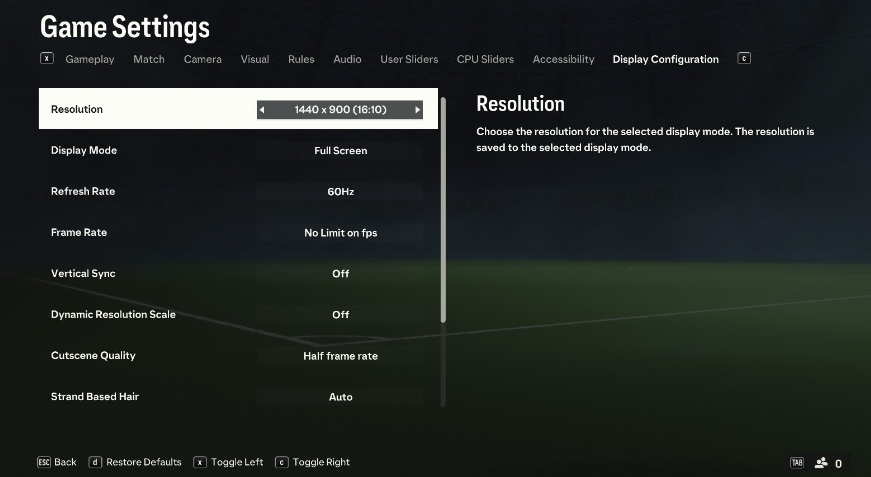The width and height of the screenshot is (871, 477).
Task: Go to the Visual tab
Action: click(255, 59)
